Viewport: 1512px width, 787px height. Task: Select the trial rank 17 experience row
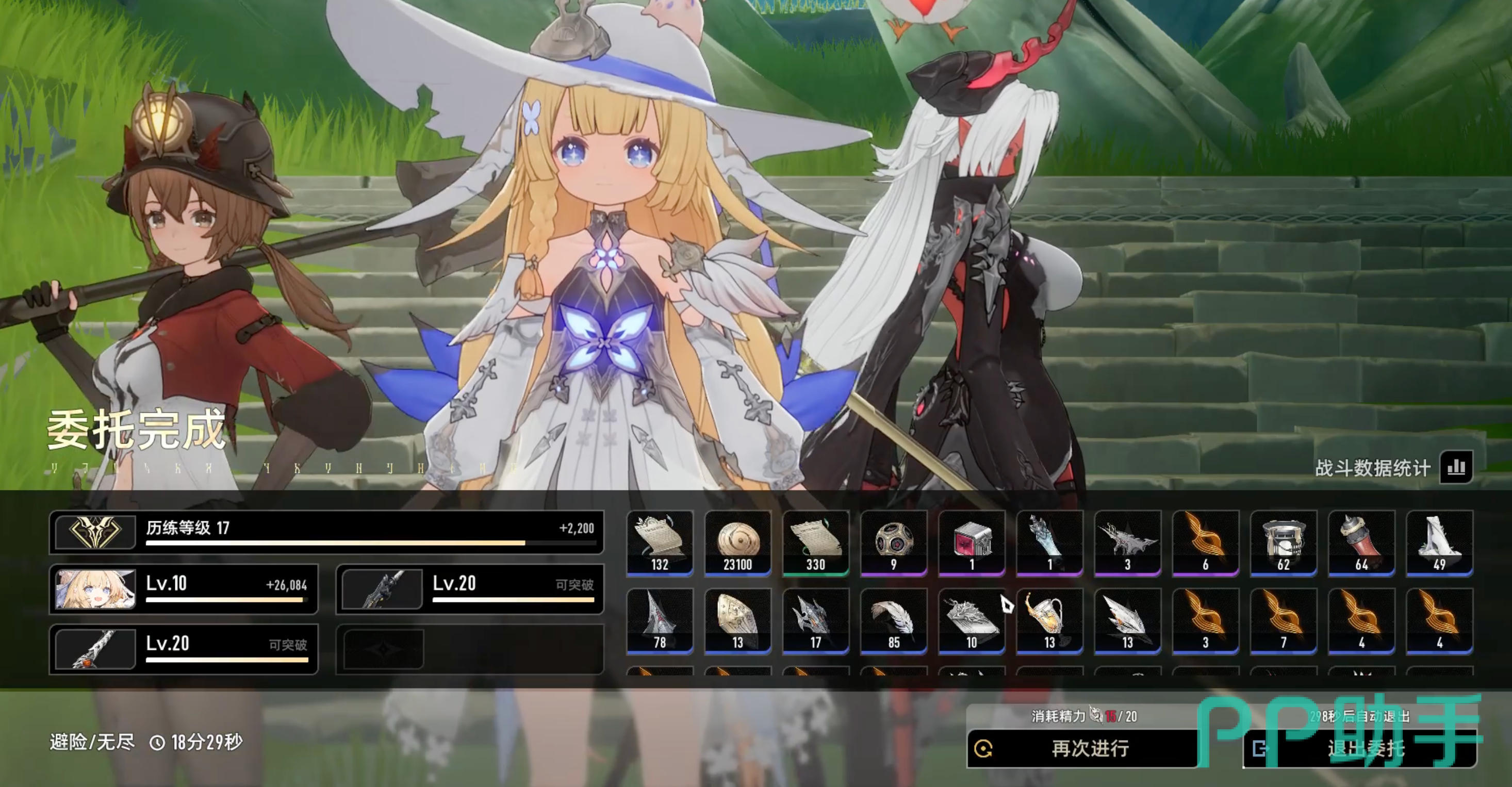pos(326,532)
